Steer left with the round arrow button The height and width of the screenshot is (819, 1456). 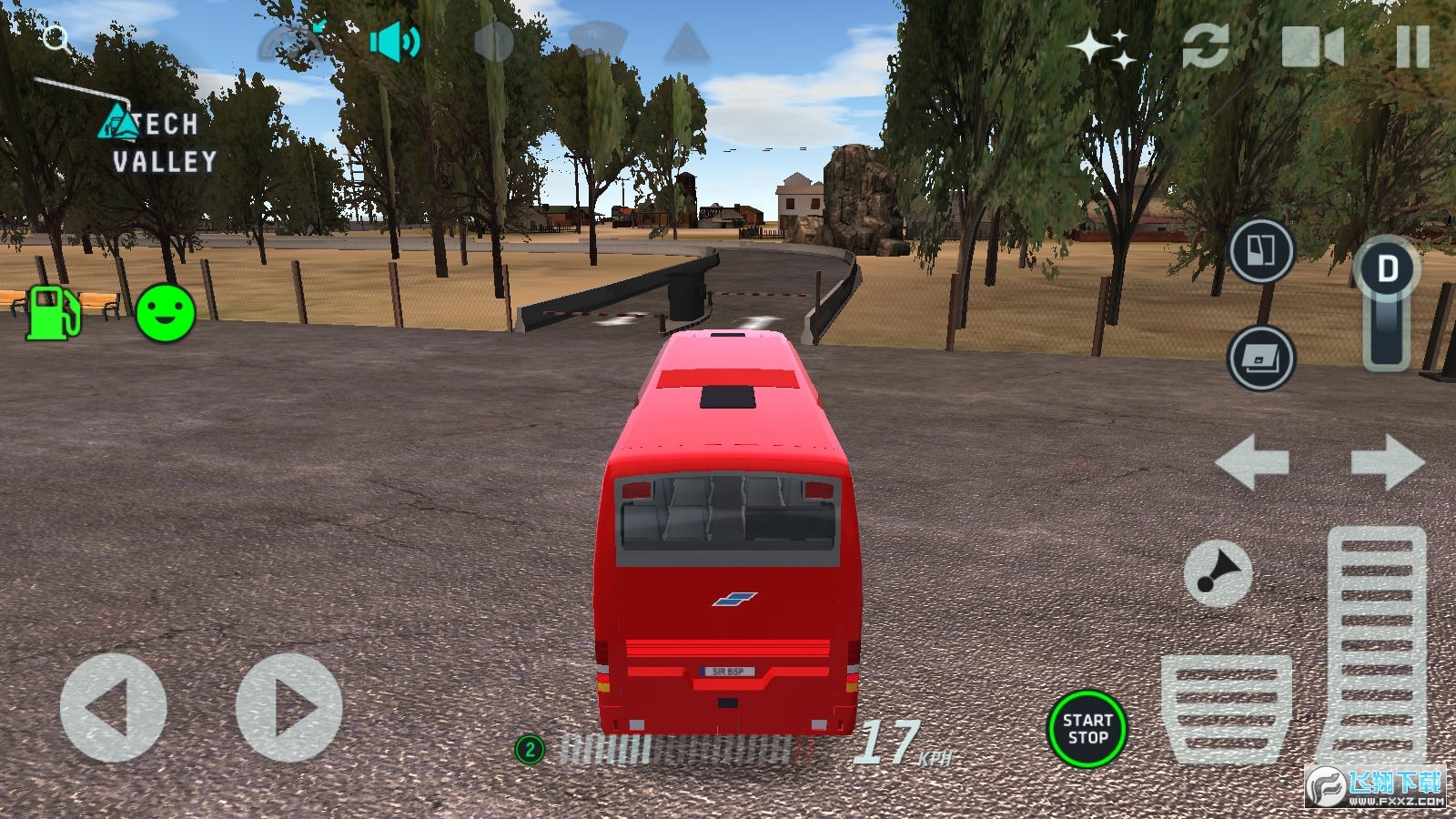pos(113,707)
